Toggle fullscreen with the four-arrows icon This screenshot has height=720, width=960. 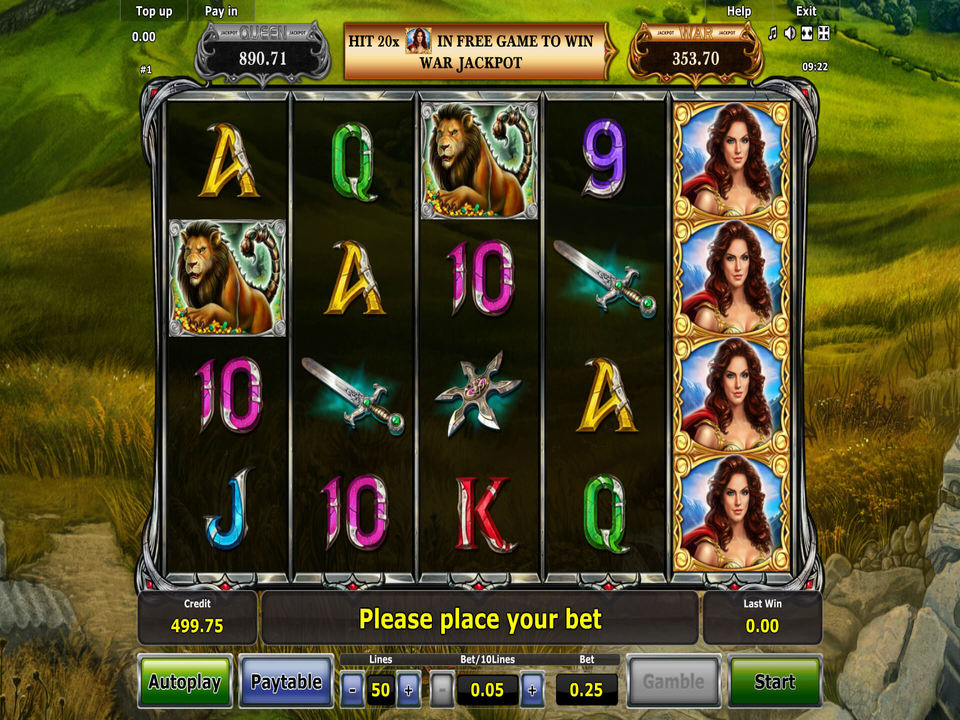[823, 34]
